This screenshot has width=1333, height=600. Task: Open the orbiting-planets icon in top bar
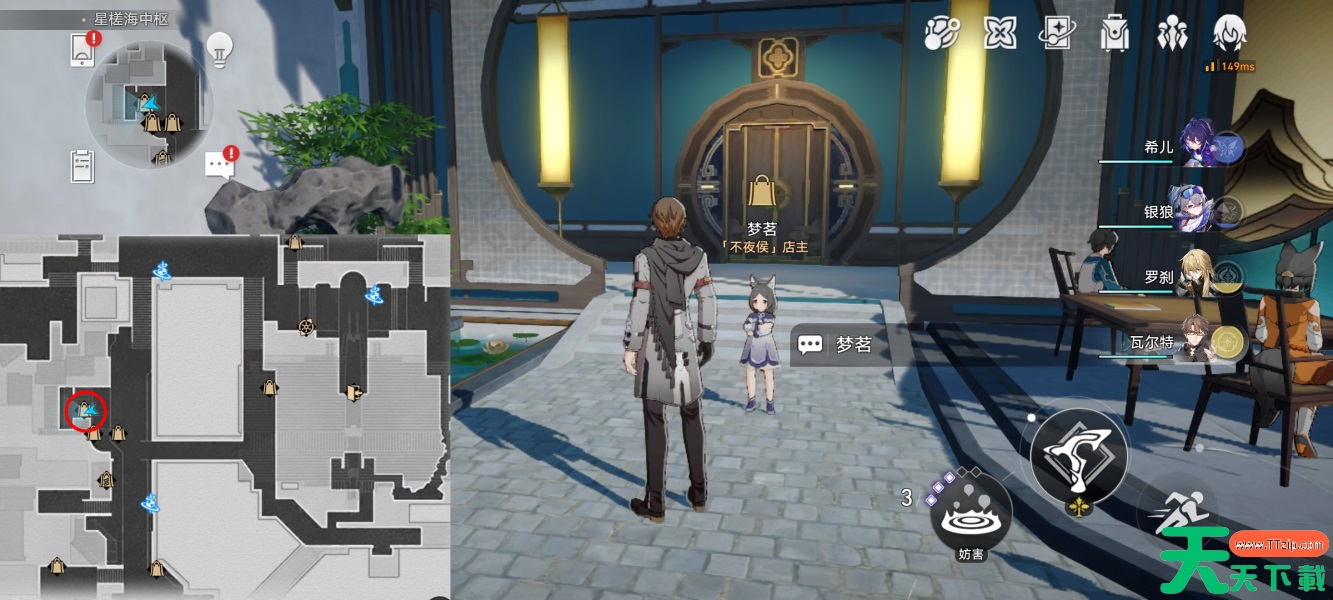941,33
